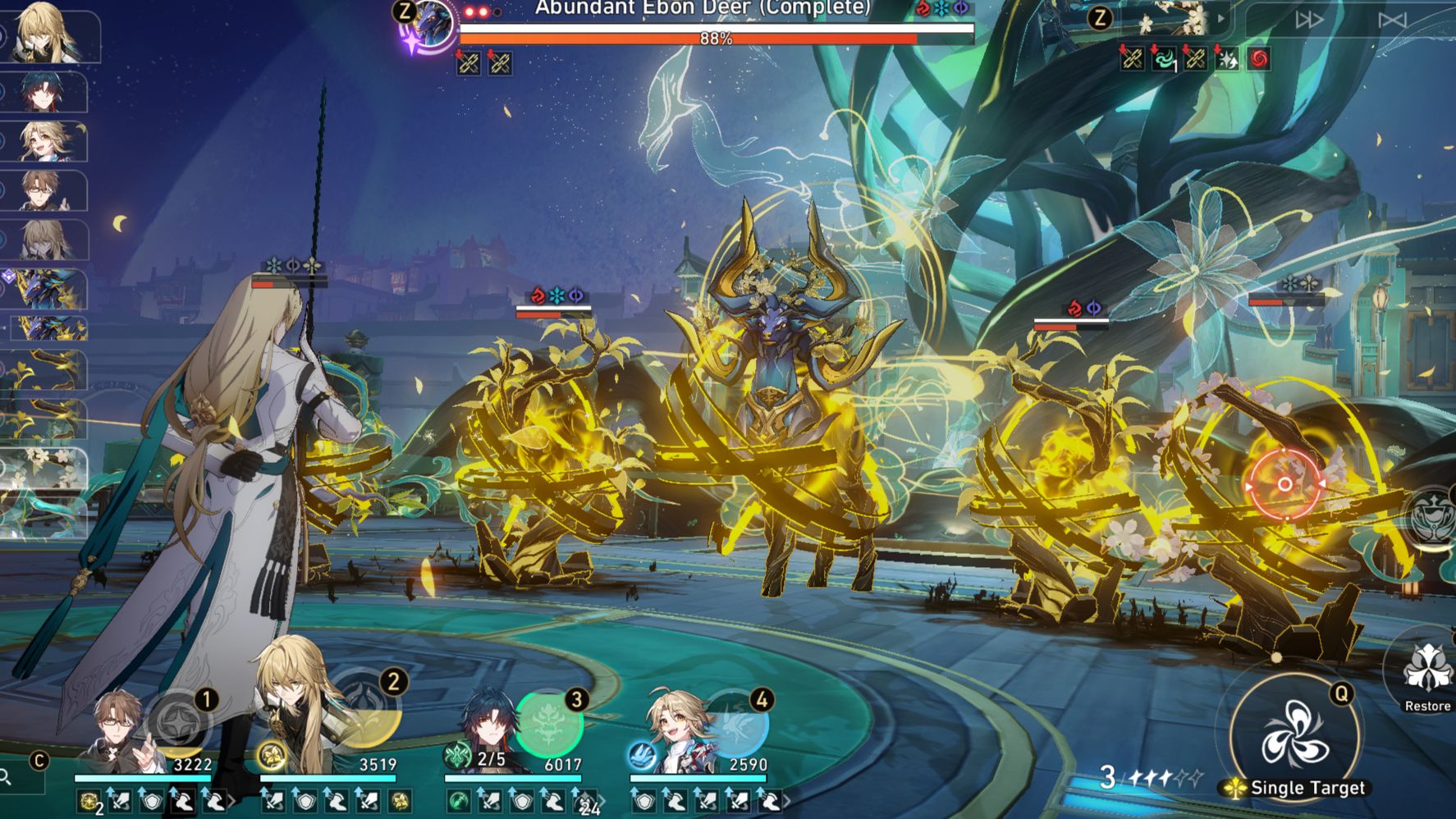Toggle auto-battle mode

coord(1392,20)
